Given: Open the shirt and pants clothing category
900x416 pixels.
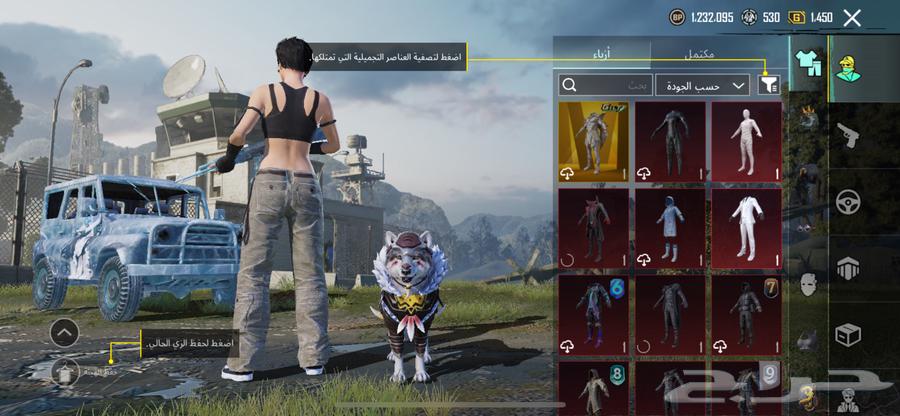Looking at the screenshot, I should click(x=806, y=64).
